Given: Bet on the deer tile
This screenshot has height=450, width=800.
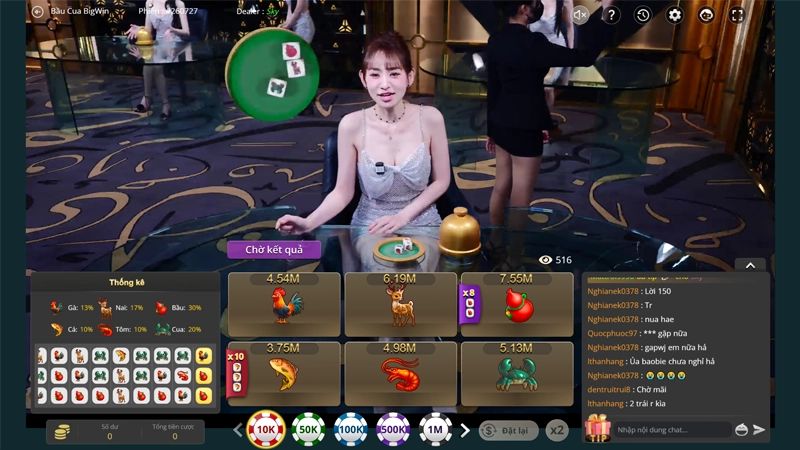Looking at the screenshot, I should (400, 304).
